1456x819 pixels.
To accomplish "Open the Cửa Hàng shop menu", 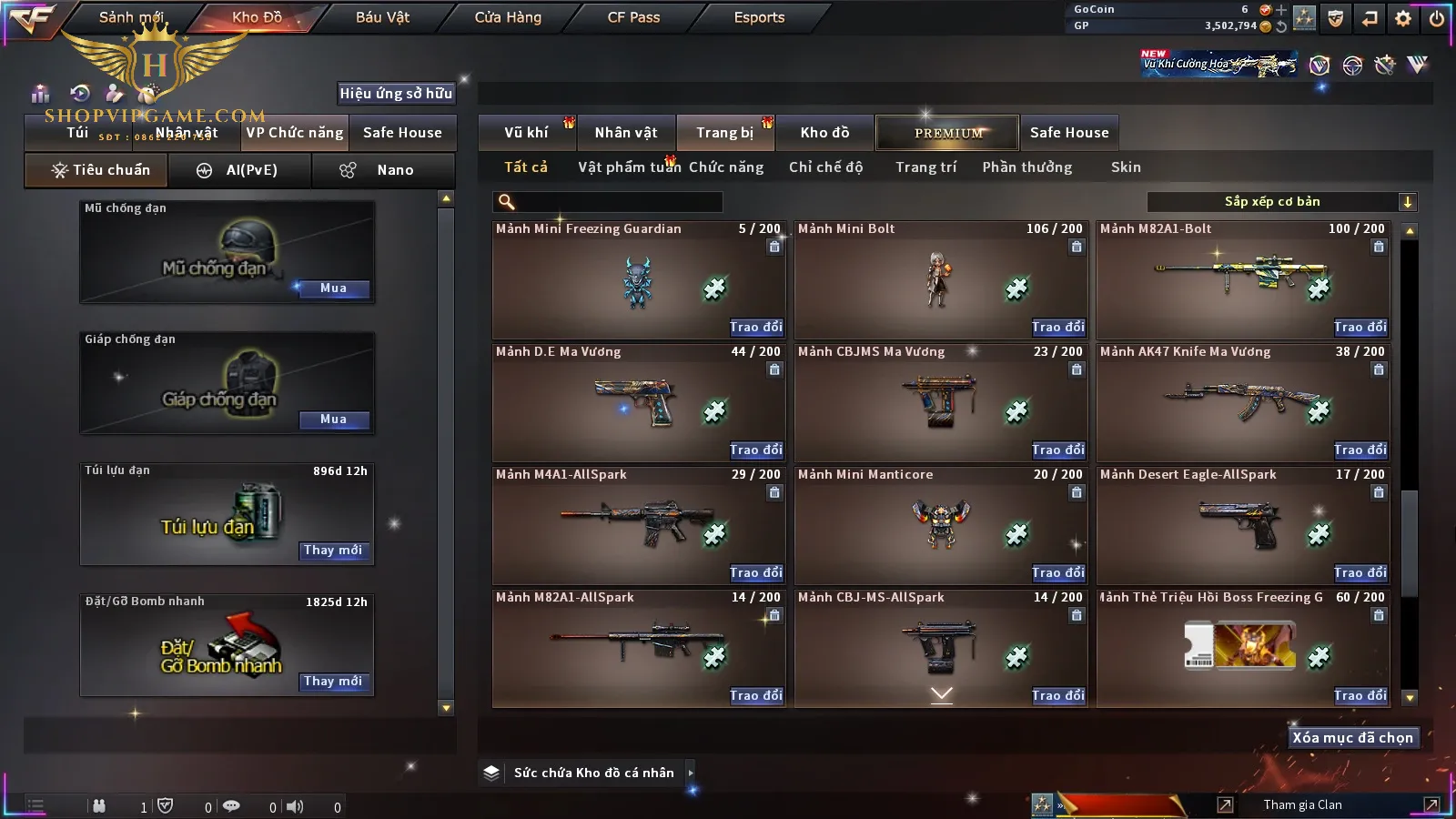I will tap(508, 17).
